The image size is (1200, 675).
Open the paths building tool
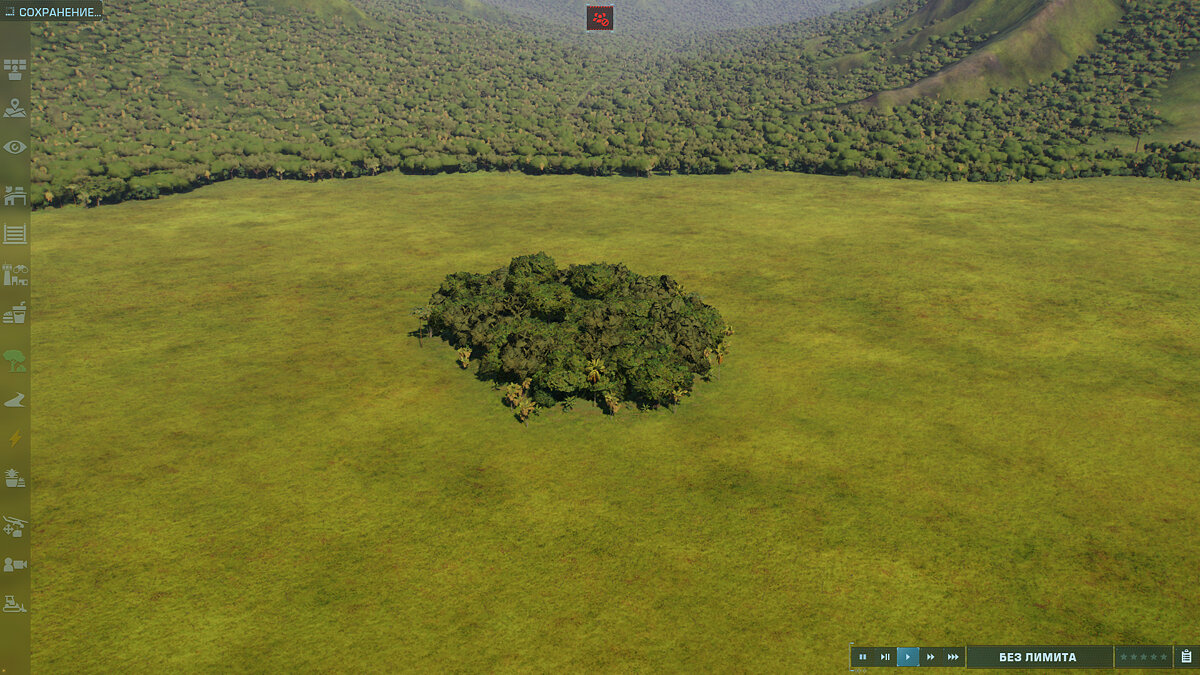pyautogui.click(x=15, y=400)
